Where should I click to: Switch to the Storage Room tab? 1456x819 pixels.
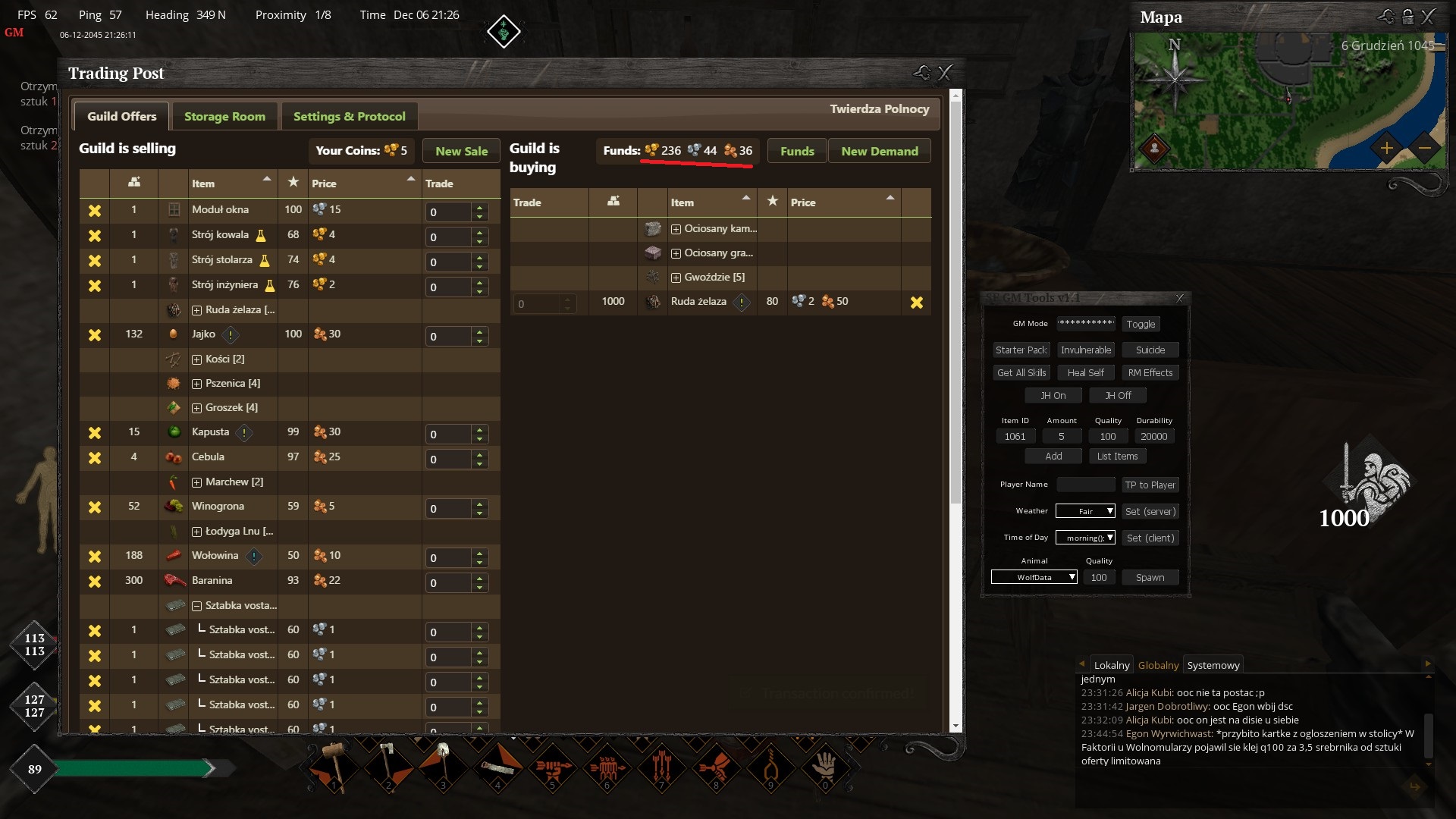[224, 116]
